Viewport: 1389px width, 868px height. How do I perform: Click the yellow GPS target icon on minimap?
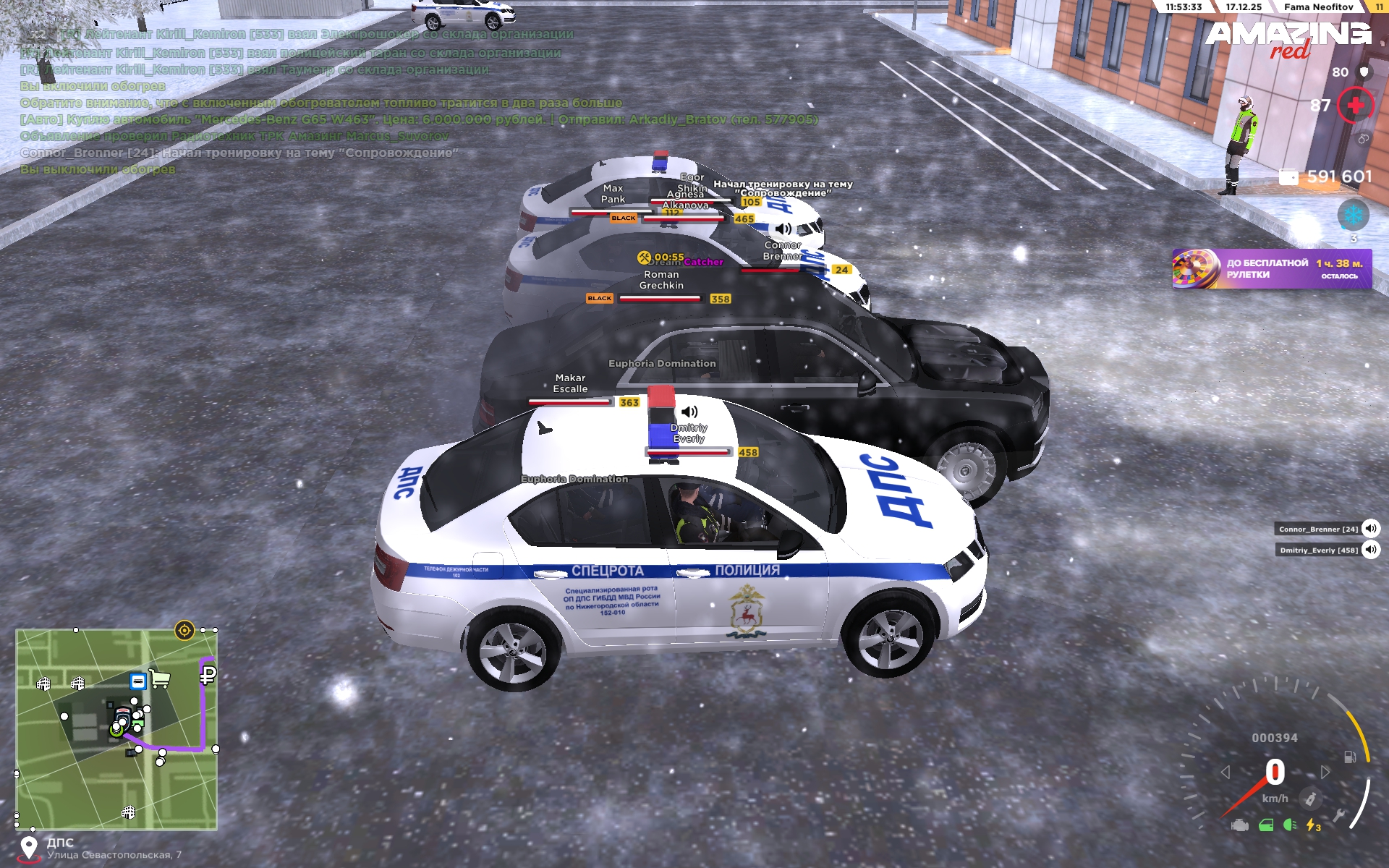coord(184,631)
